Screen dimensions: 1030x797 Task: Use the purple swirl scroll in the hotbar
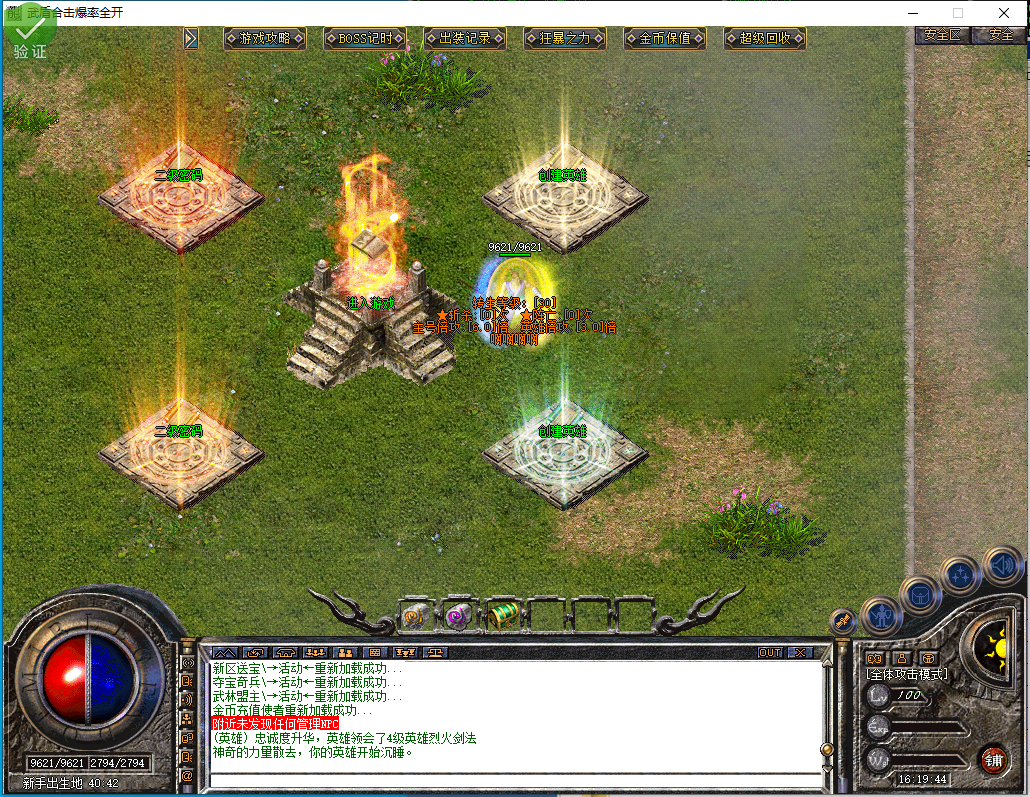tap(458, 616)
